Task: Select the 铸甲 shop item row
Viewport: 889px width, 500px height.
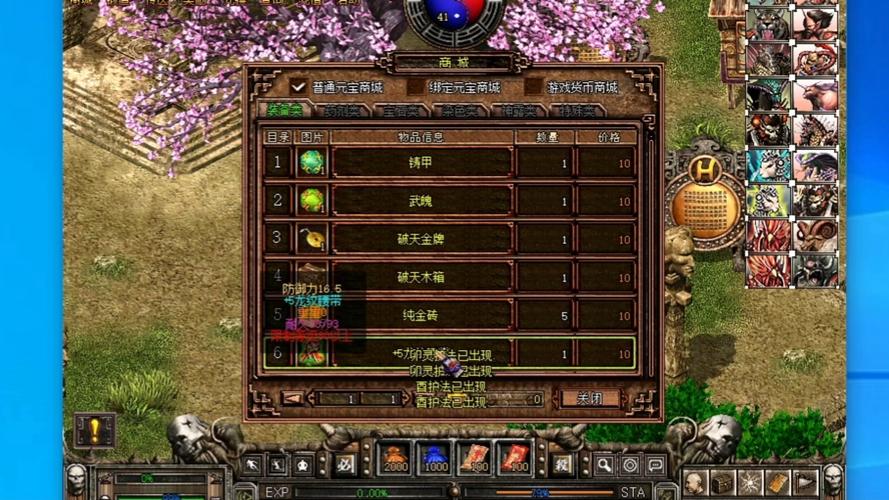Action: tap(421, 163)
